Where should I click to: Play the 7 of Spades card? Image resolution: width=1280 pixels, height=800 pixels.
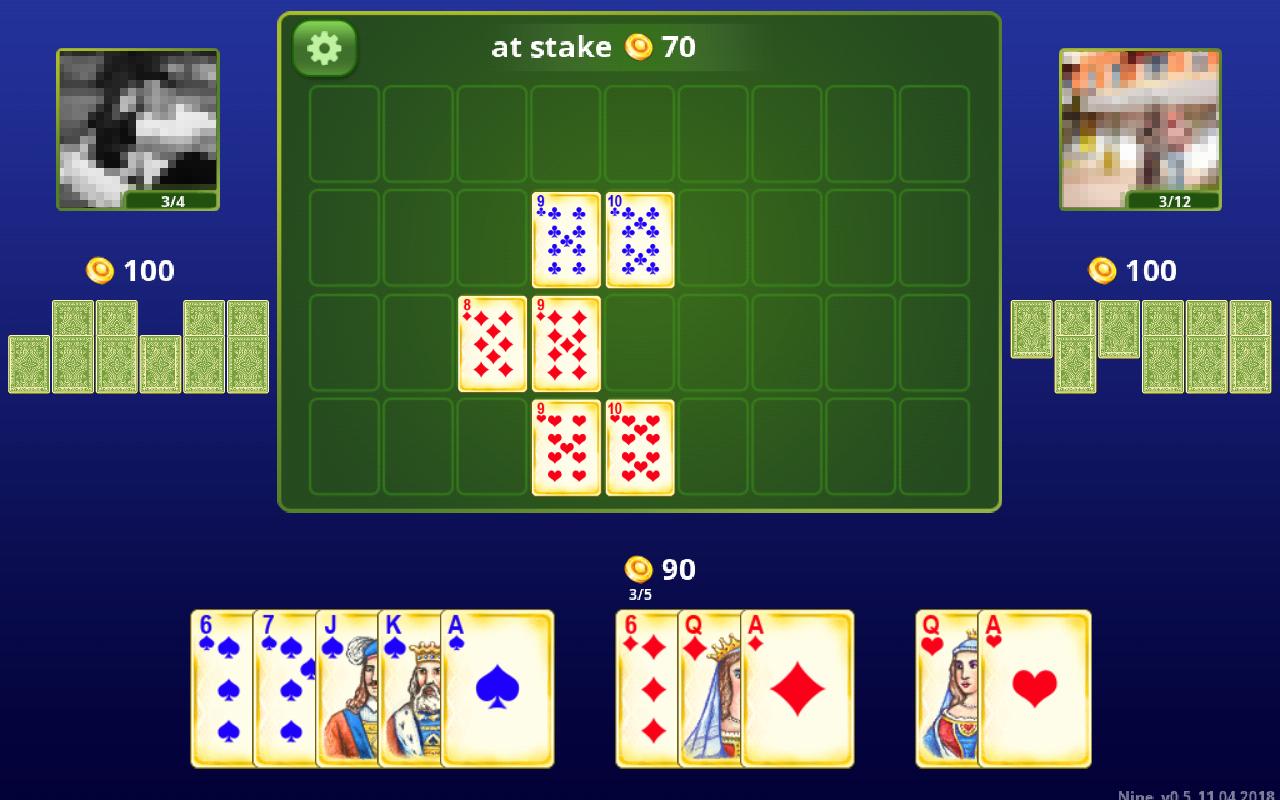tap(287, 690)
